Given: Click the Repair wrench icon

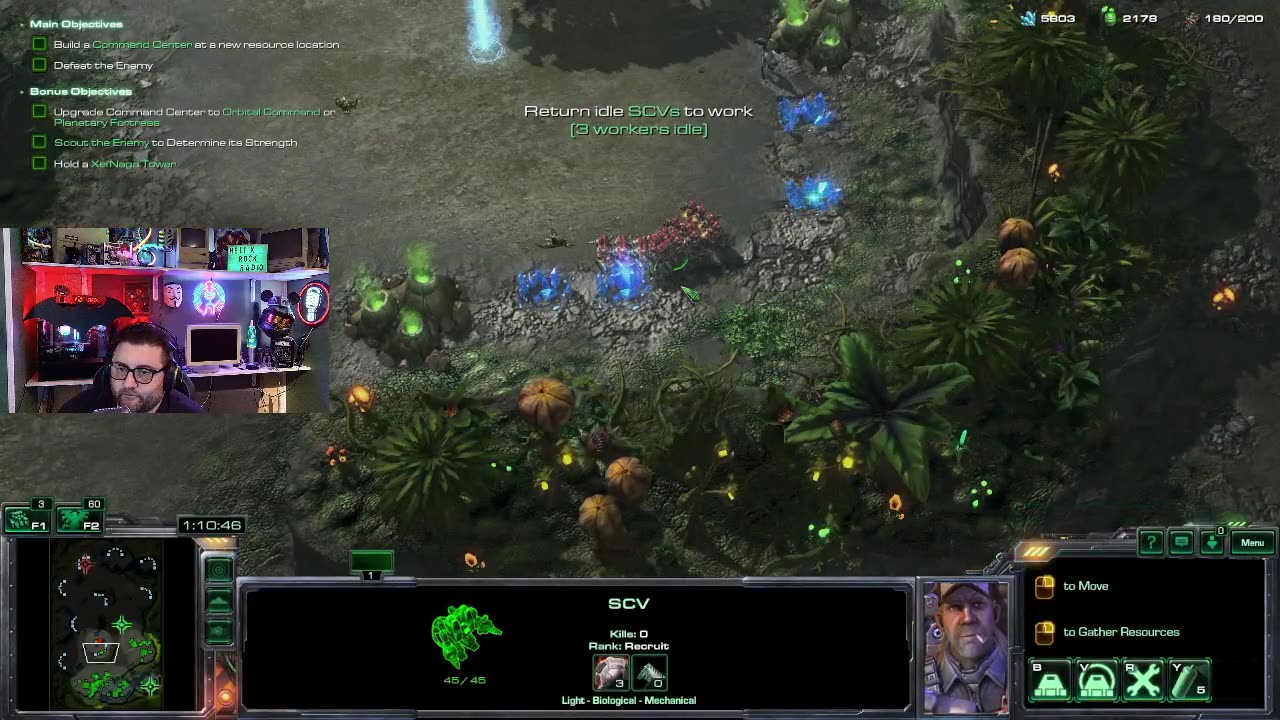Looking at the screenshot, I should pyautogui.click(x=1143, y=681).
